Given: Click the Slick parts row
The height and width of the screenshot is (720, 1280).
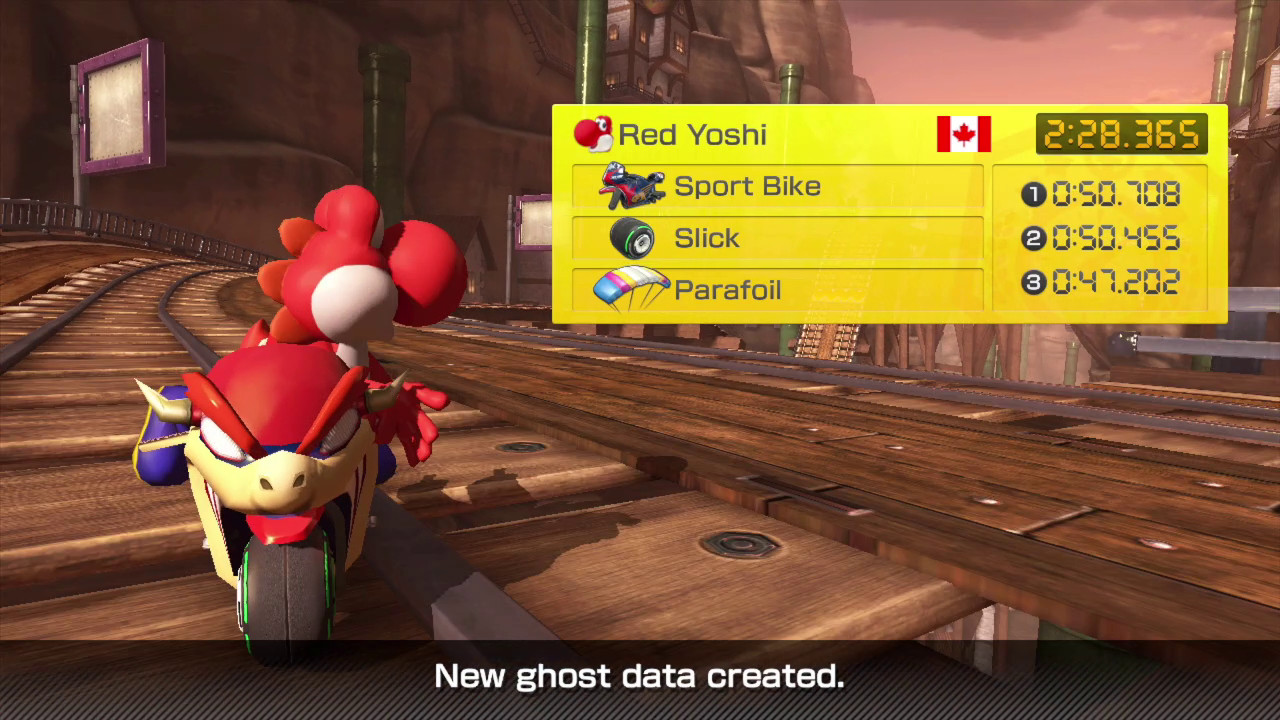Looking at the screenshot, I should [777, 238].
